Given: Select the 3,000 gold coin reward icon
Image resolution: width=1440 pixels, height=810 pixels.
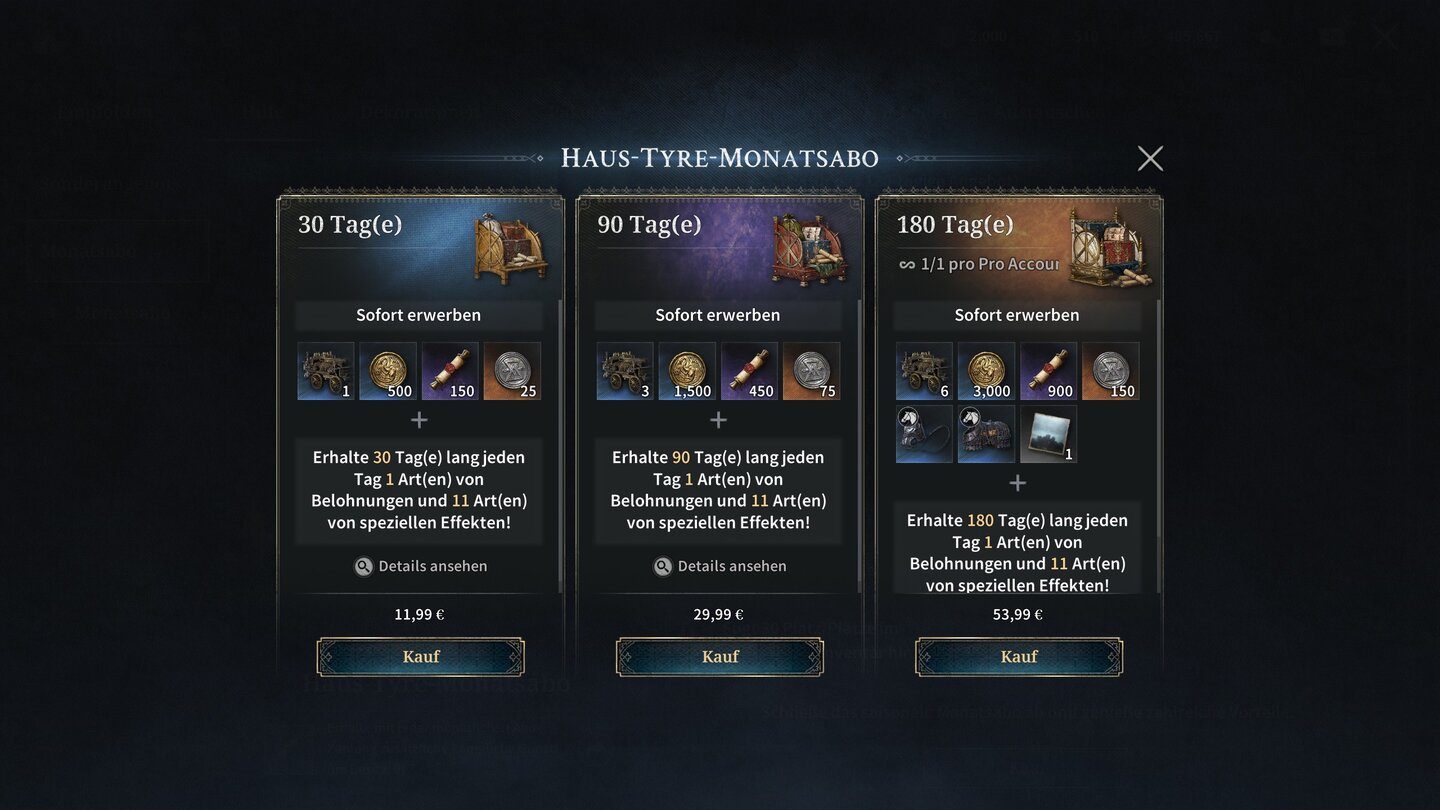Looking at the screenshot, I should pyautogui.click(x=986, y=371).
